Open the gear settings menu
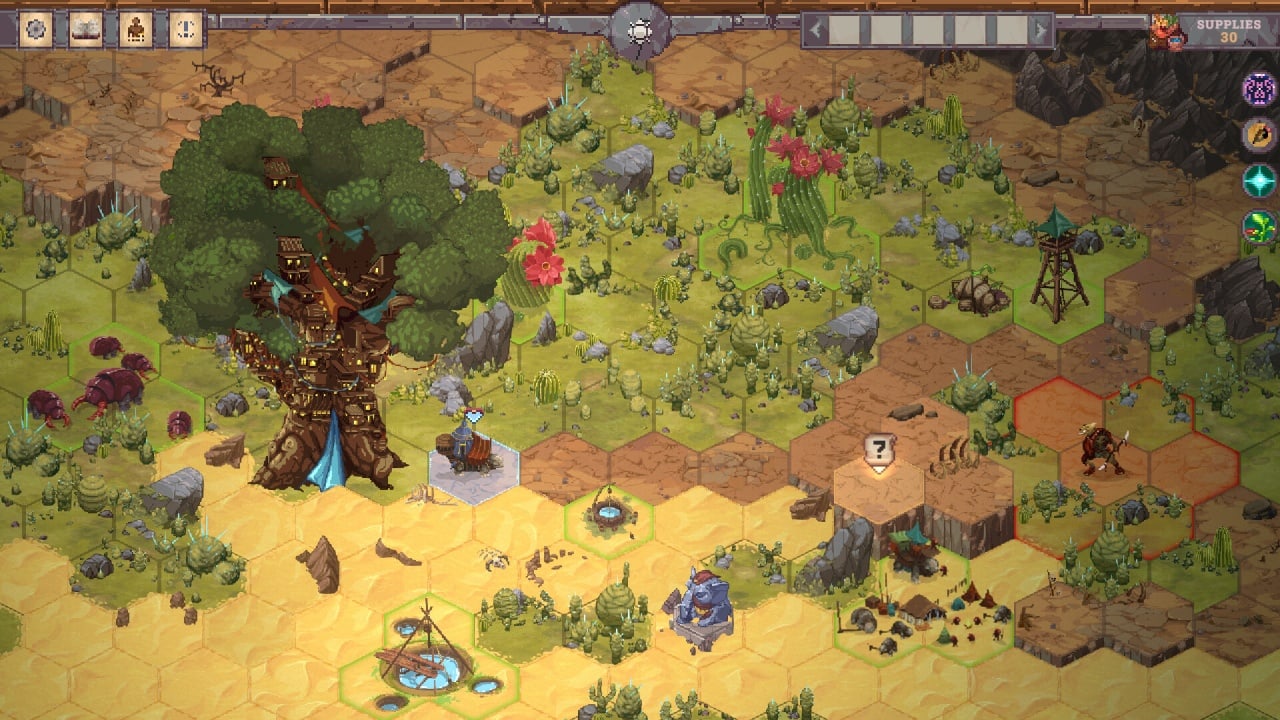 click(x=36, y=30)
